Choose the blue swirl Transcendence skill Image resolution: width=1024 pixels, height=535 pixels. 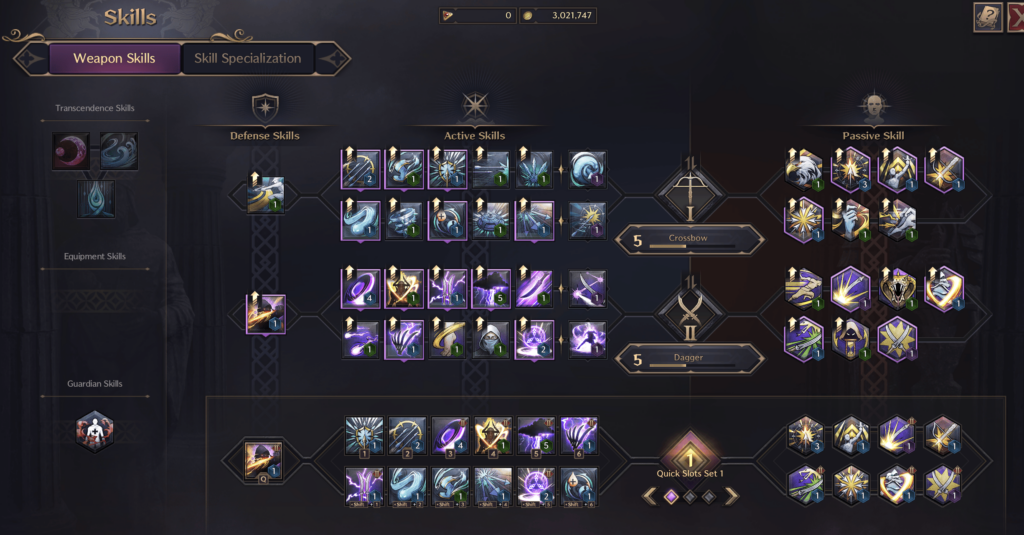coord(119,151)
